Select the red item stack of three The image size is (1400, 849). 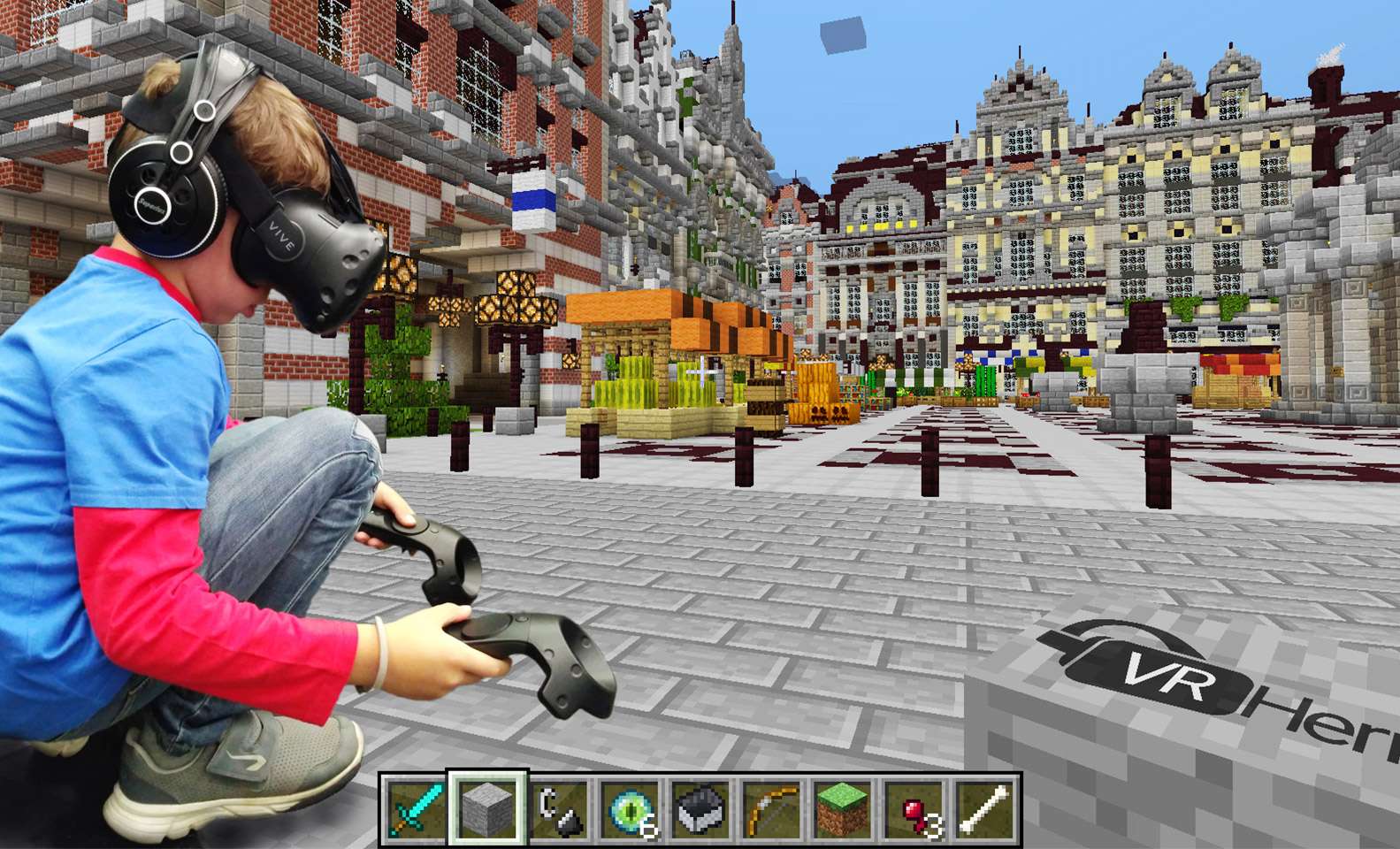click(x=914, y=809)
